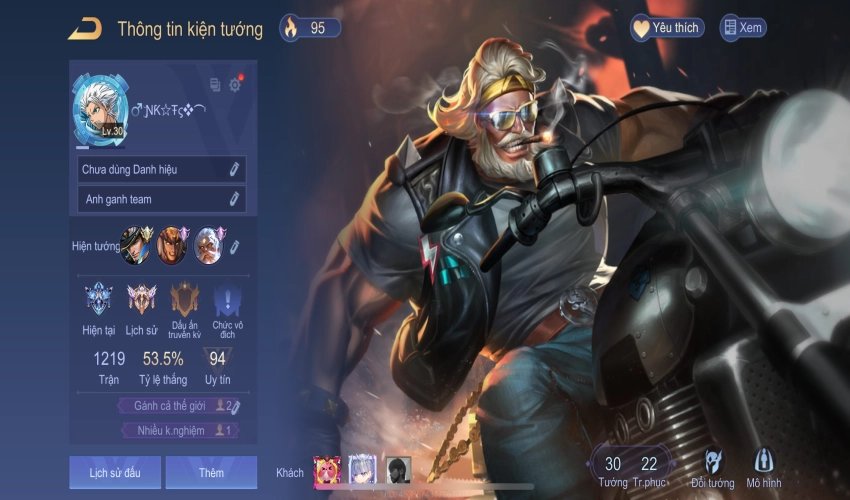Image resolution: width=850 pixels, height=500 pixels.
Task: Switch to Mô hình model view
Action: pyautogui.click(x=764, y=467)
